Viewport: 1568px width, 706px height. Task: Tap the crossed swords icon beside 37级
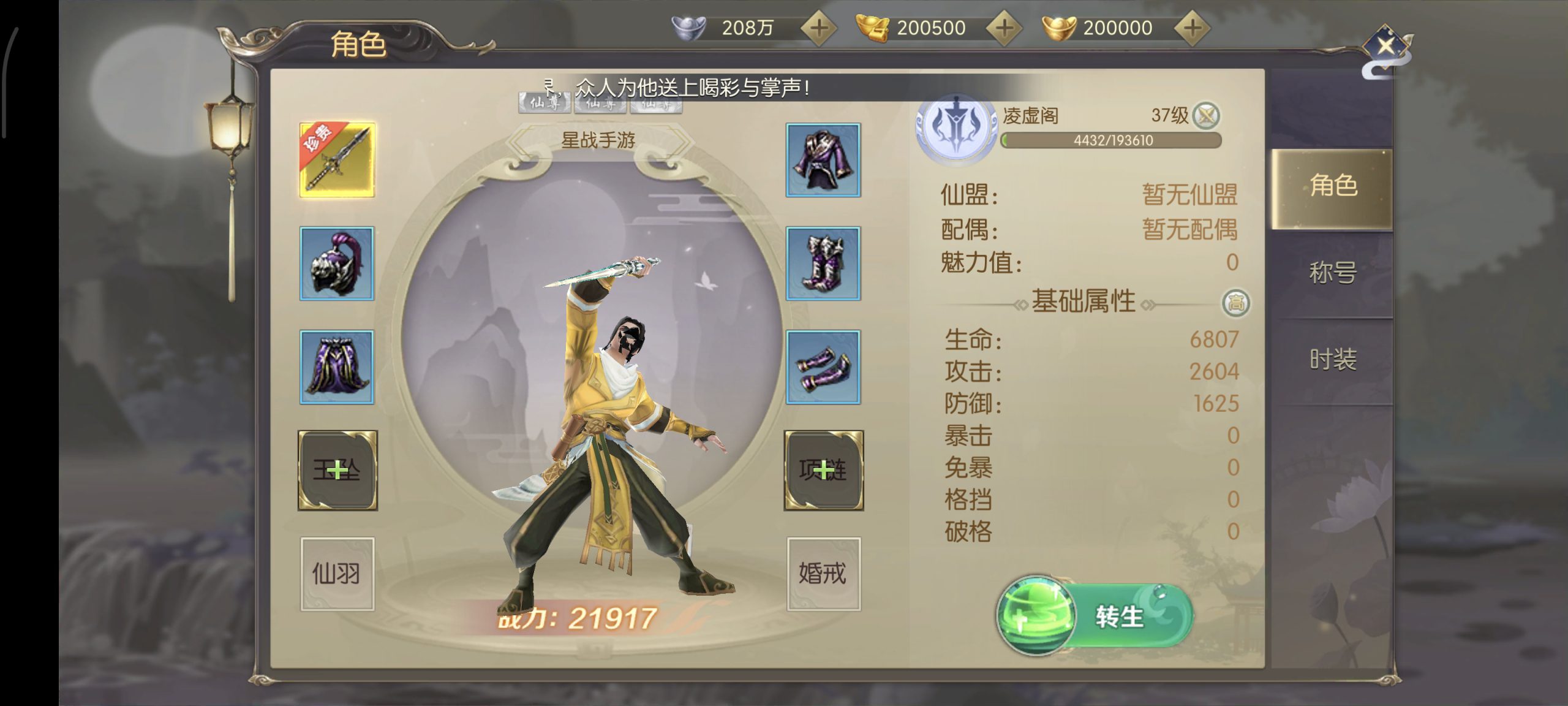click(1207, 115)
